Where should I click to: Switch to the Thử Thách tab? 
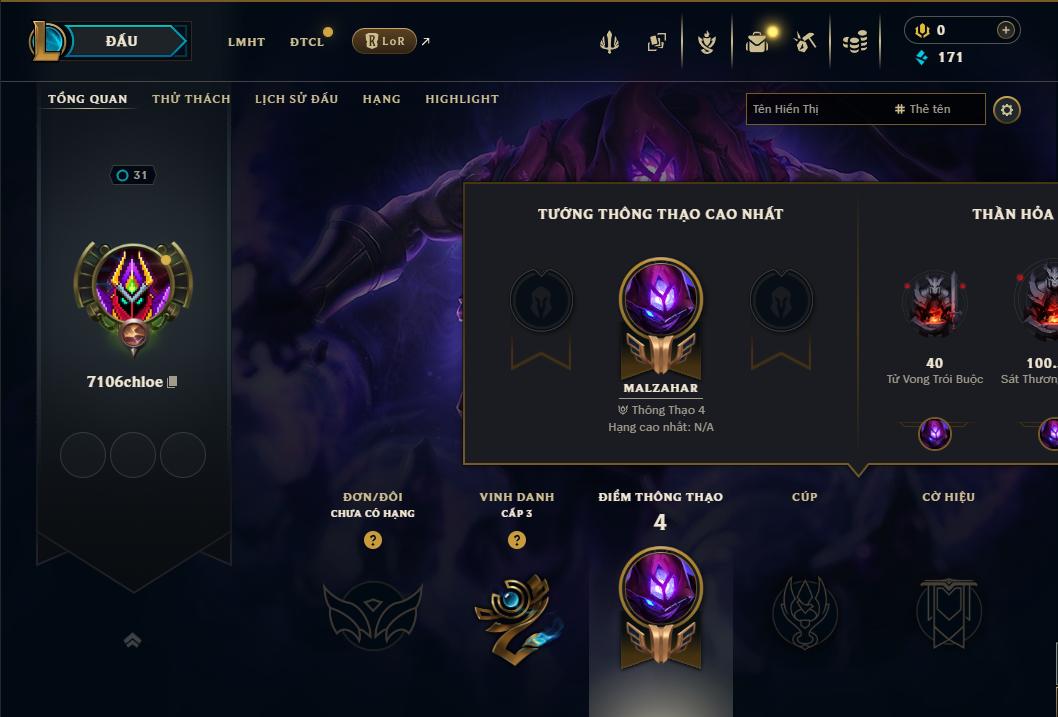pyautogui.click(x=191, y=99)
